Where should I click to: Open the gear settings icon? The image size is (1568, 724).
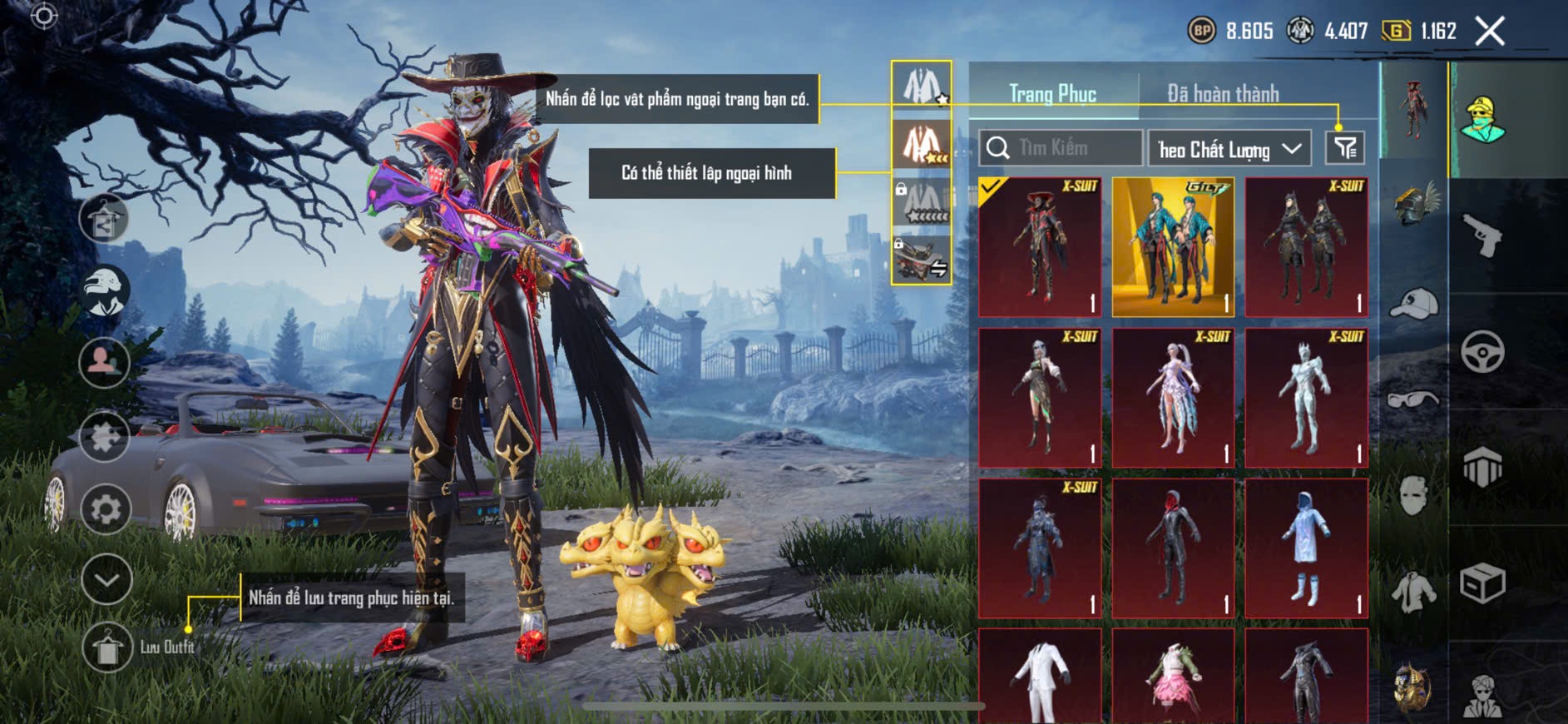point(106,508)
